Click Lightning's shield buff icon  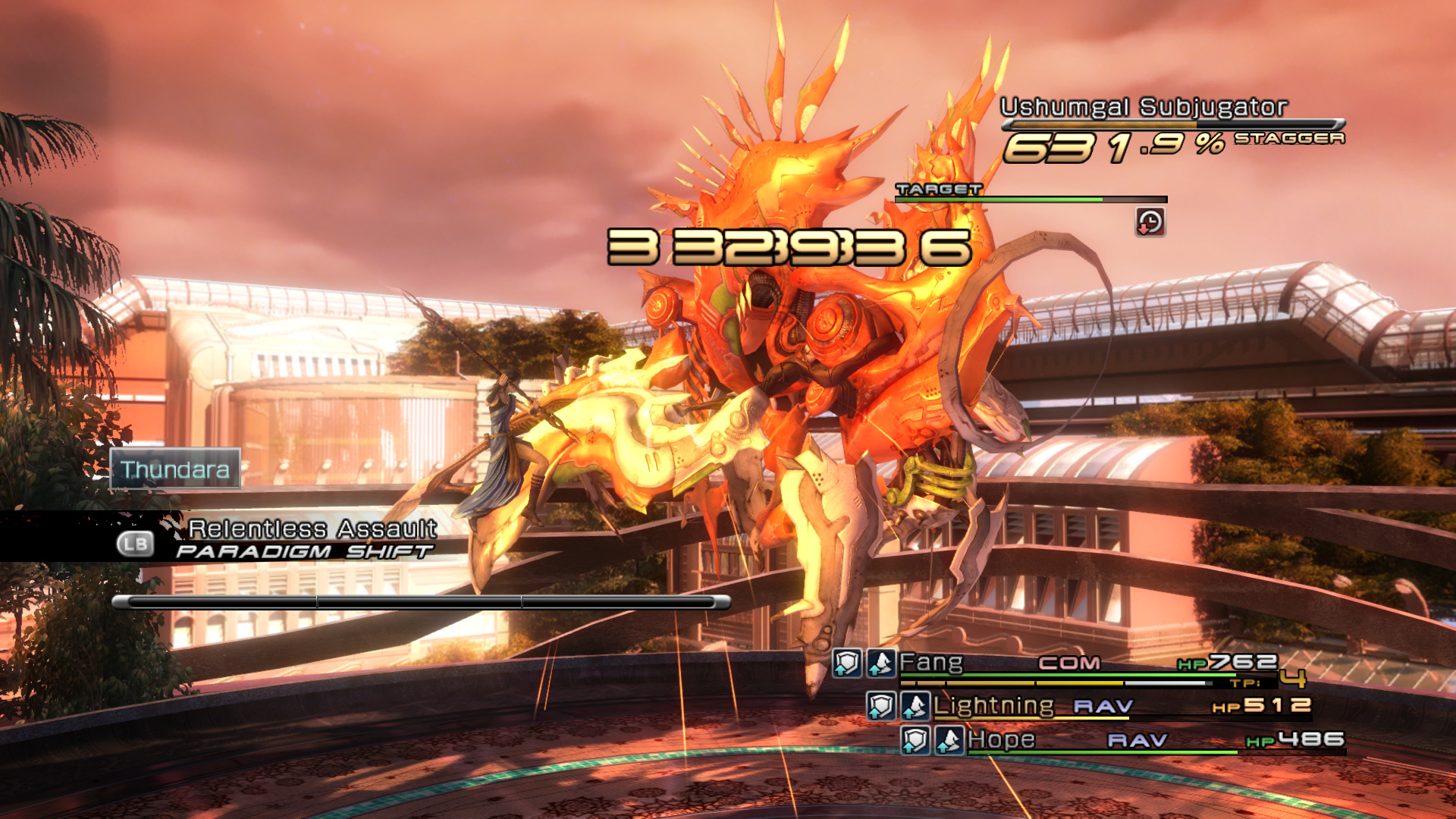pos(881,706)
